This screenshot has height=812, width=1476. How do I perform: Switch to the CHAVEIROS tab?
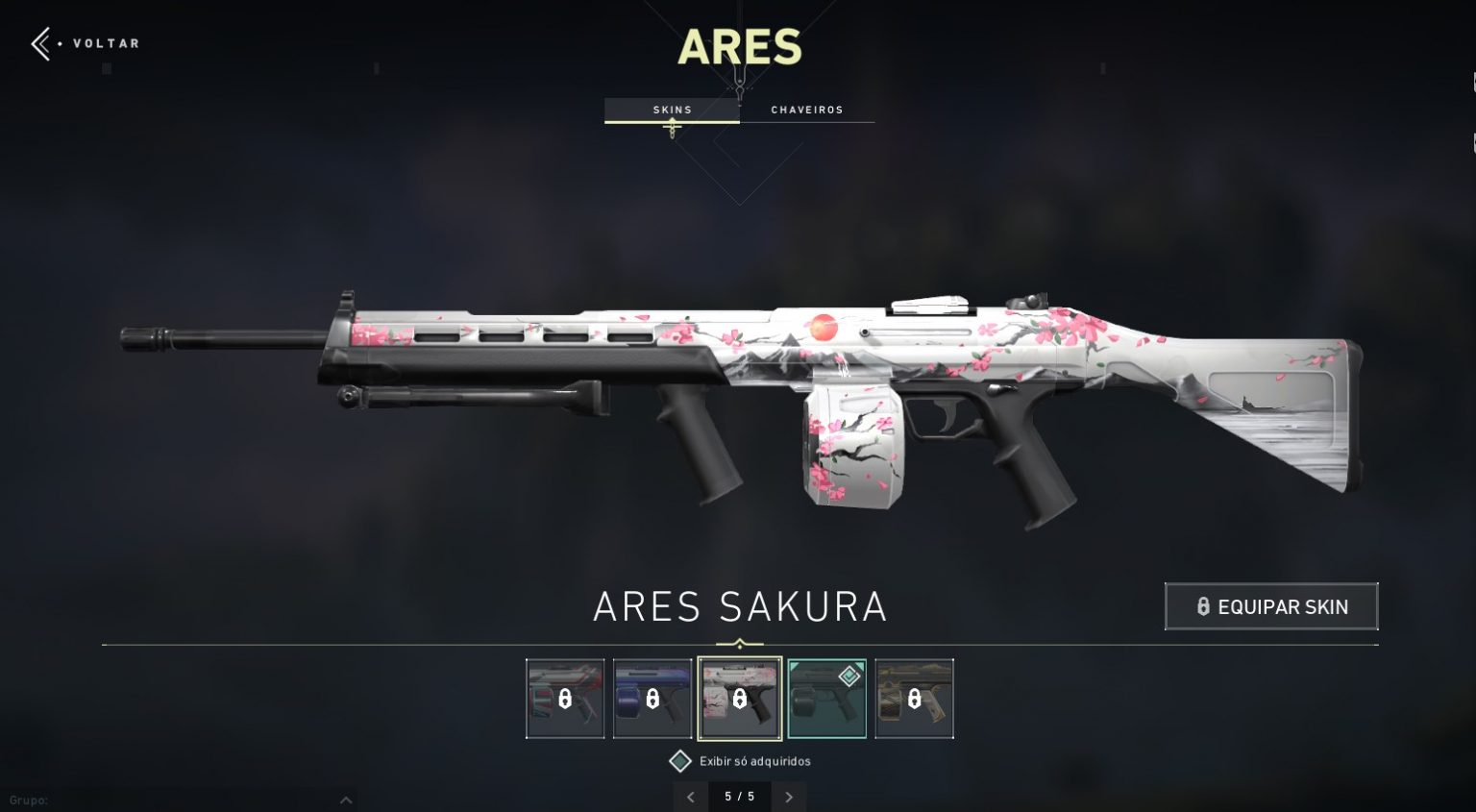807,110
